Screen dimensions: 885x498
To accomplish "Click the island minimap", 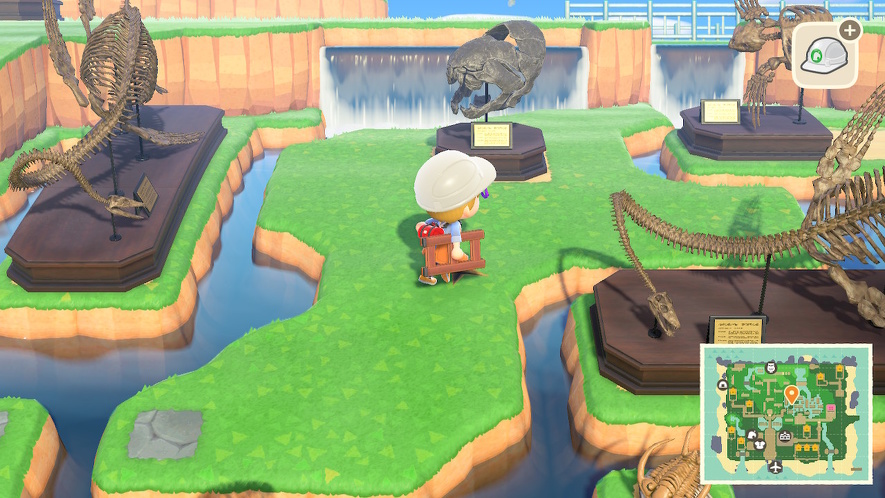I will coord(785,414).
